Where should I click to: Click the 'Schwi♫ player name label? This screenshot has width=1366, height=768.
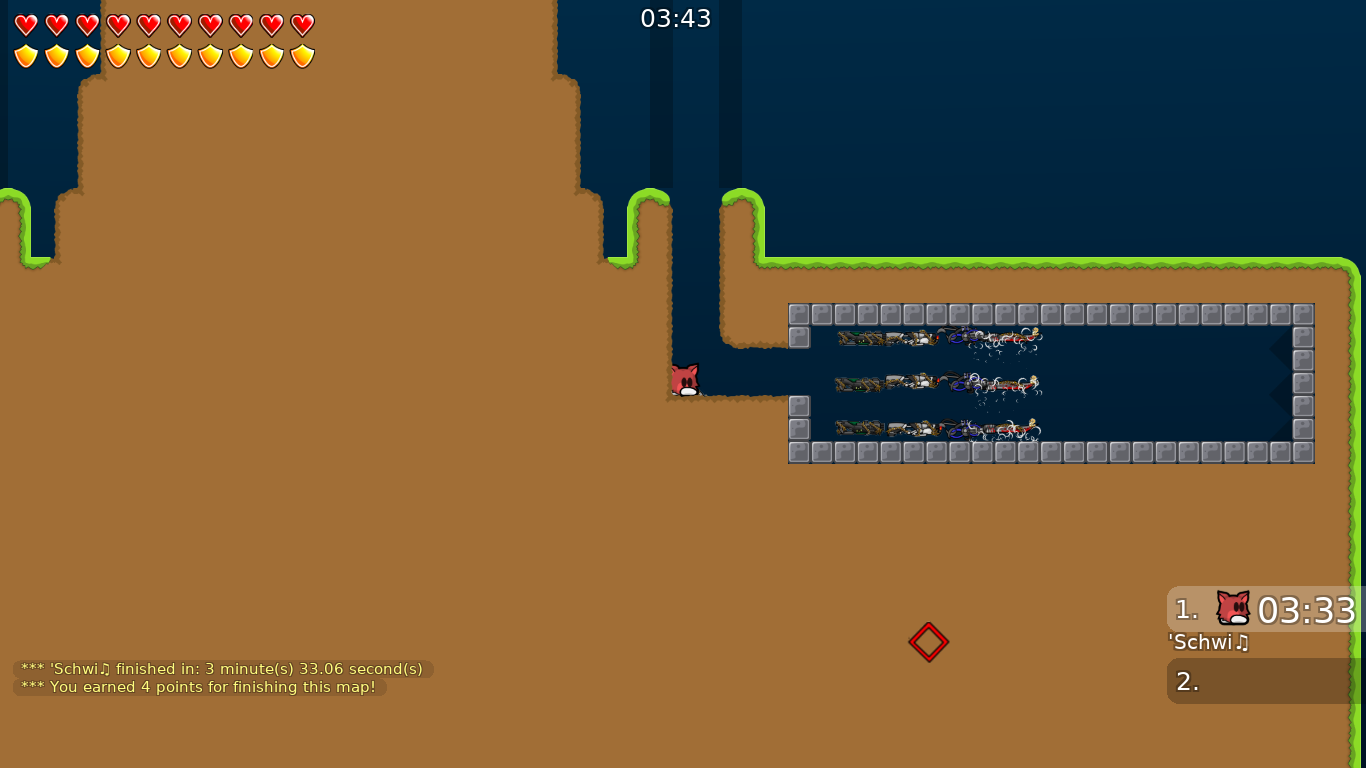1208,643
